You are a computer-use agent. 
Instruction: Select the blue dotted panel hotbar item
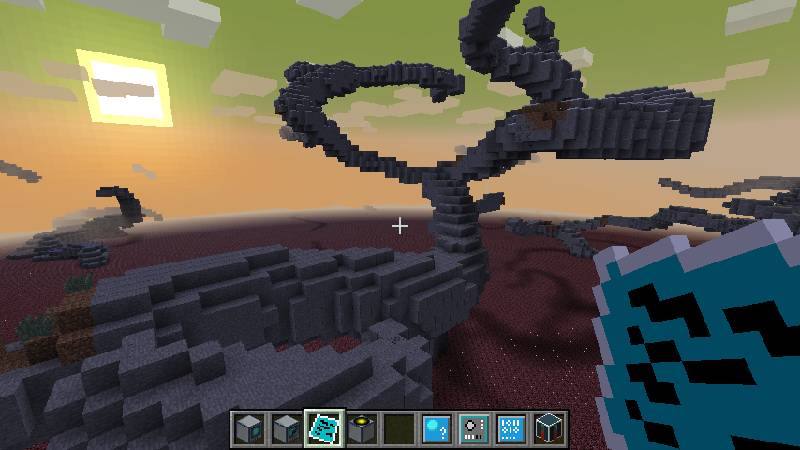pos(510,428)
